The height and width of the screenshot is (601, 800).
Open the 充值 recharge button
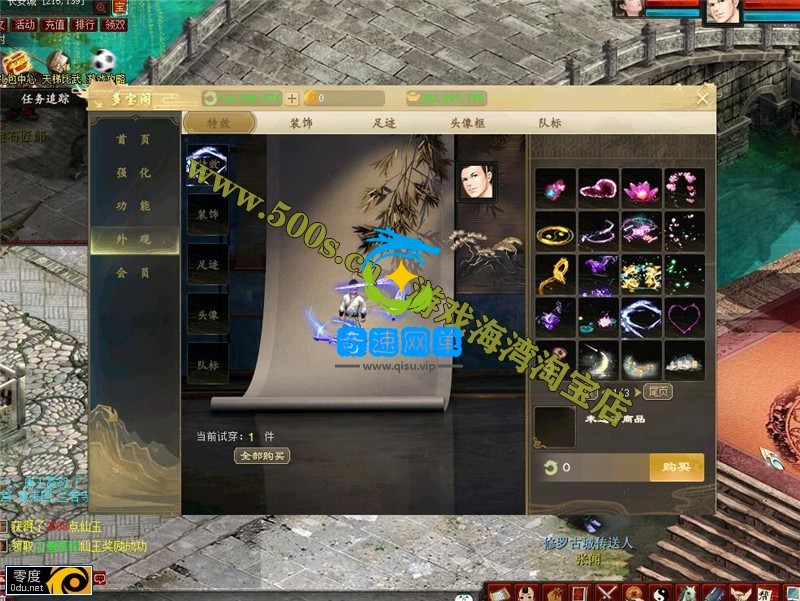tap(55, 24)
